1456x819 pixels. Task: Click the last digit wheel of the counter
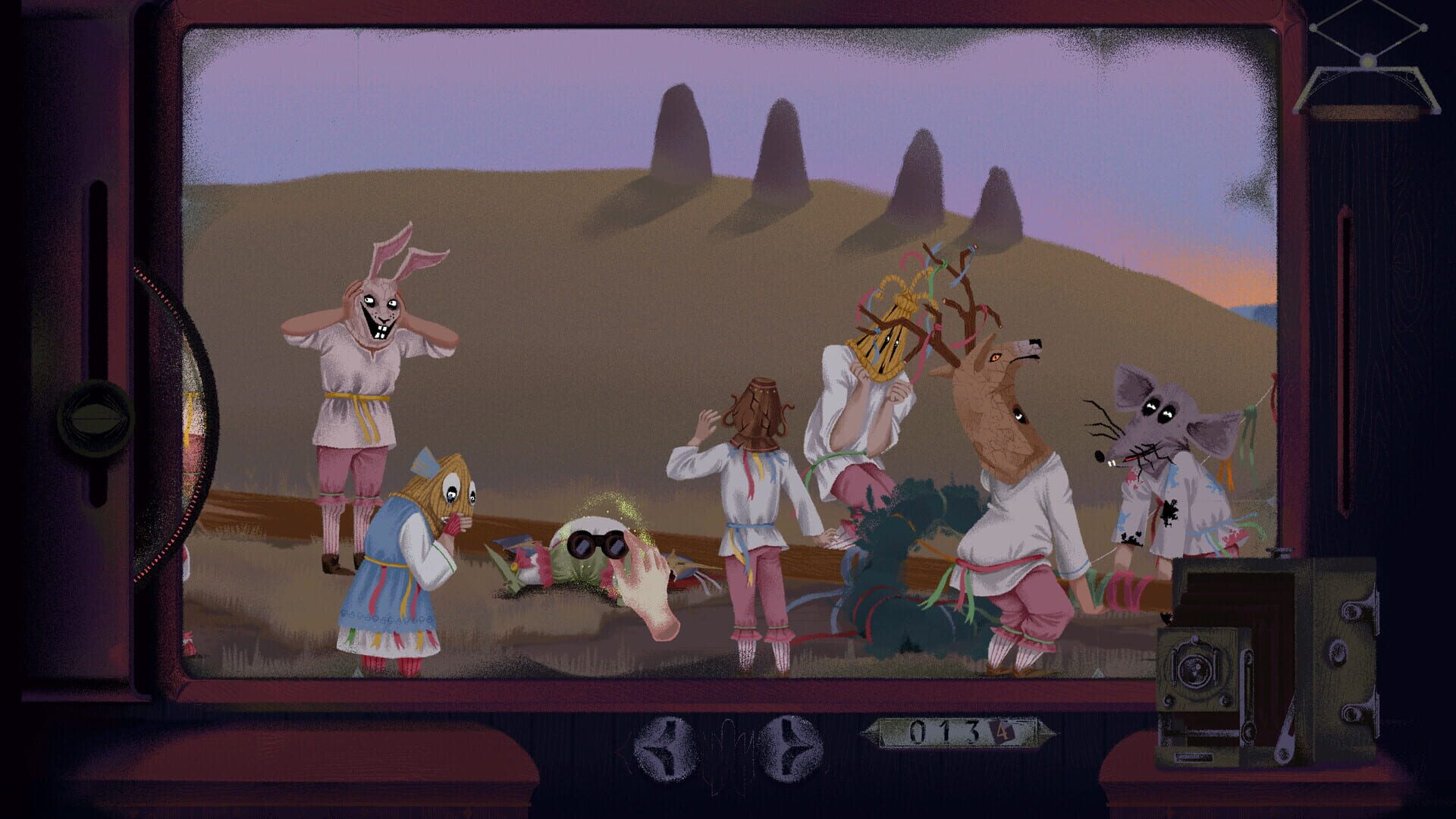pyautogui.click(x=1002, y=730)
